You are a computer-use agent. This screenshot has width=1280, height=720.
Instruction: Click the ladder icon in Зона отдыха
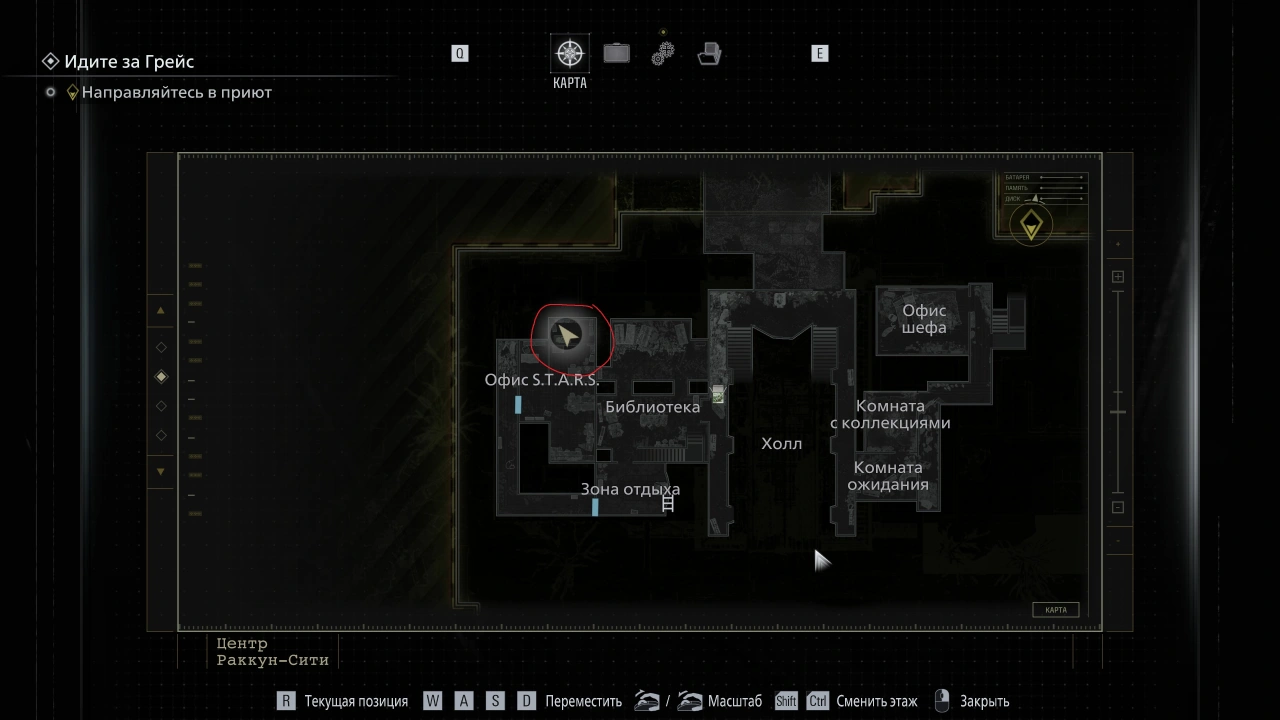coord(668,504)
